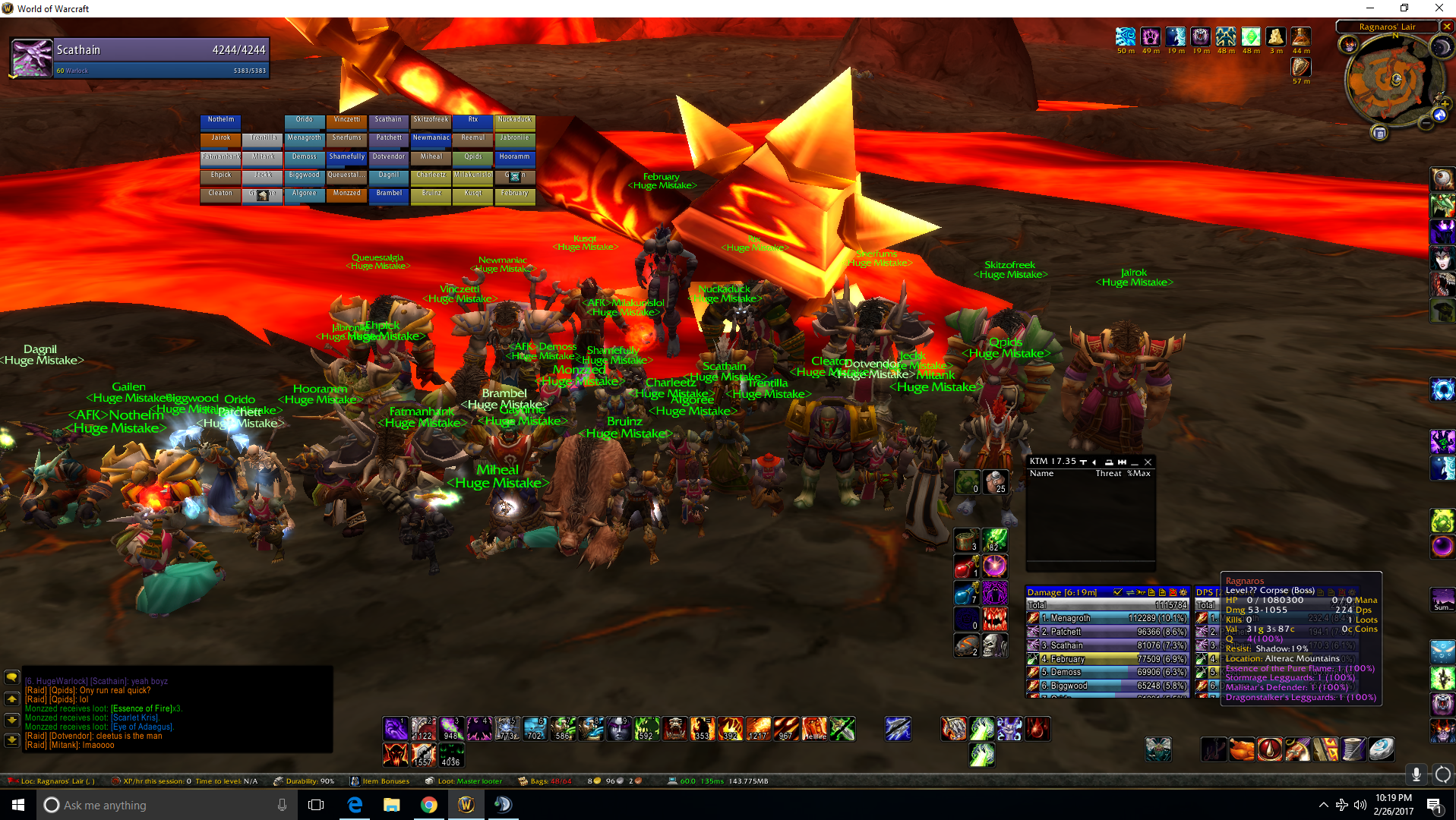Select Menagroth's row in the damage meter
Viewport: 1456px width, 820px height.
[1107, 618]
